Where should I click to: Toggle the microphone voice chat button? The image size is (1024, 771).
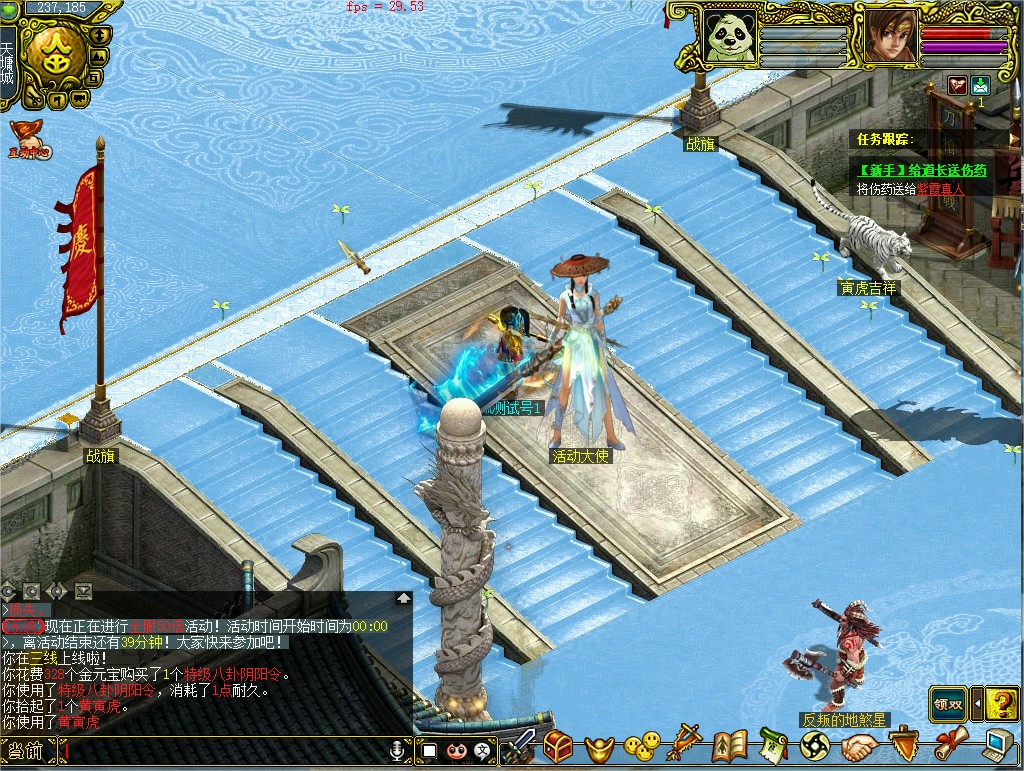(398, 749)
